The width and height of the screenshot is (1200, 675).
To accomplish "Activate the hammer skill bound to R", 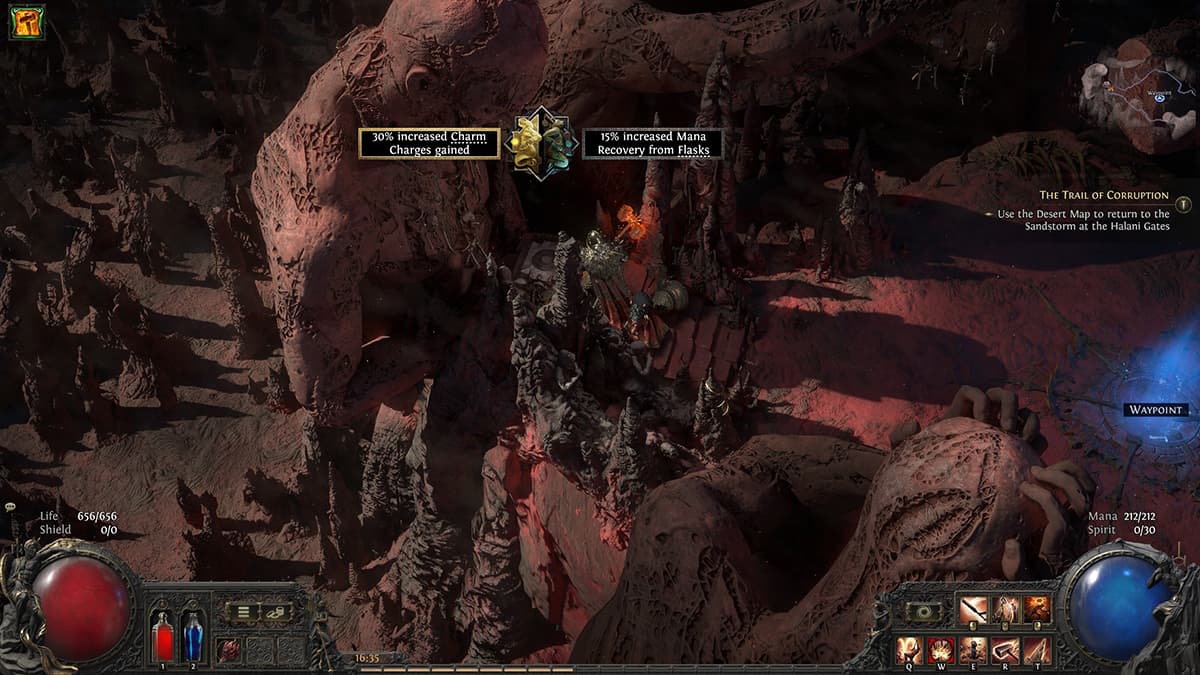I will pos(1005,649).
